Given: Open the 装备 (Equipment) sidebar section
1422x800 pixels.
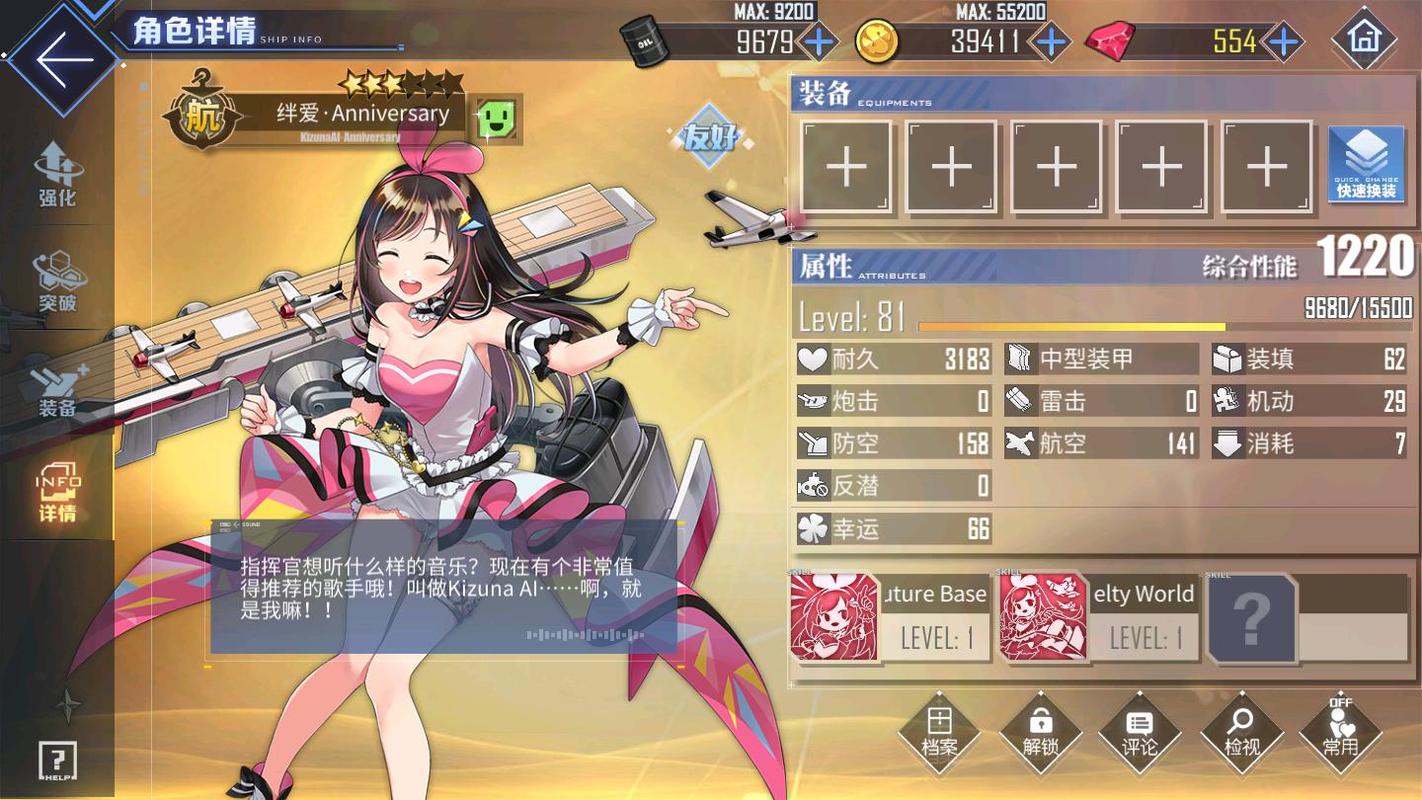Looking at the screenshot, I should [55, 390].
